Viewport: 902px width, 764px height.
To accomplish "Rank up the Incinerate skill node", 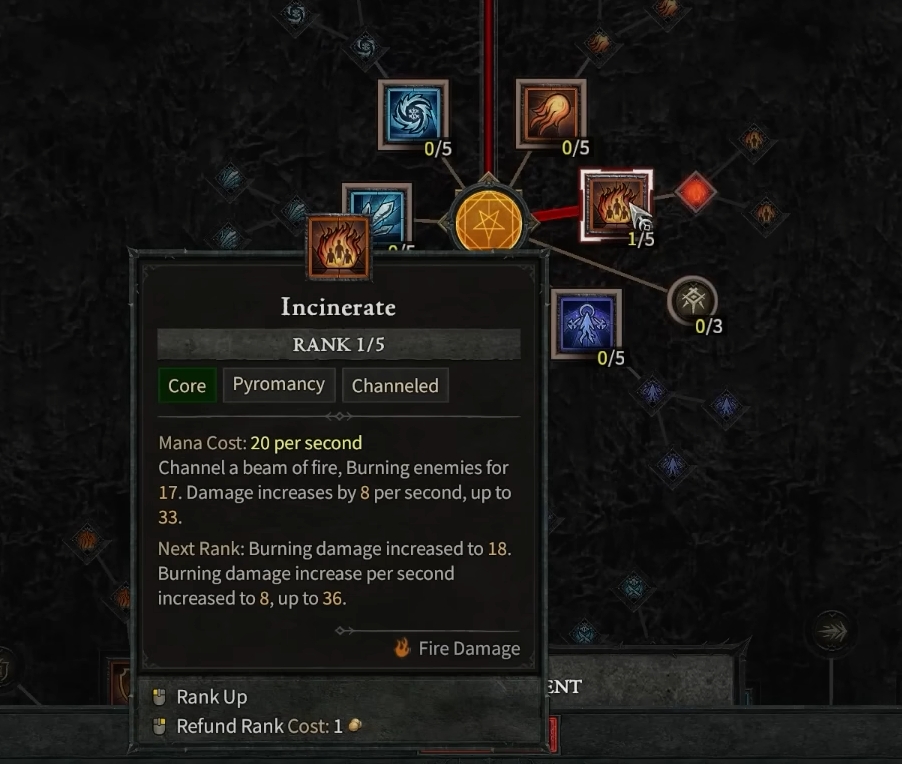I will (x=616, y=204).
